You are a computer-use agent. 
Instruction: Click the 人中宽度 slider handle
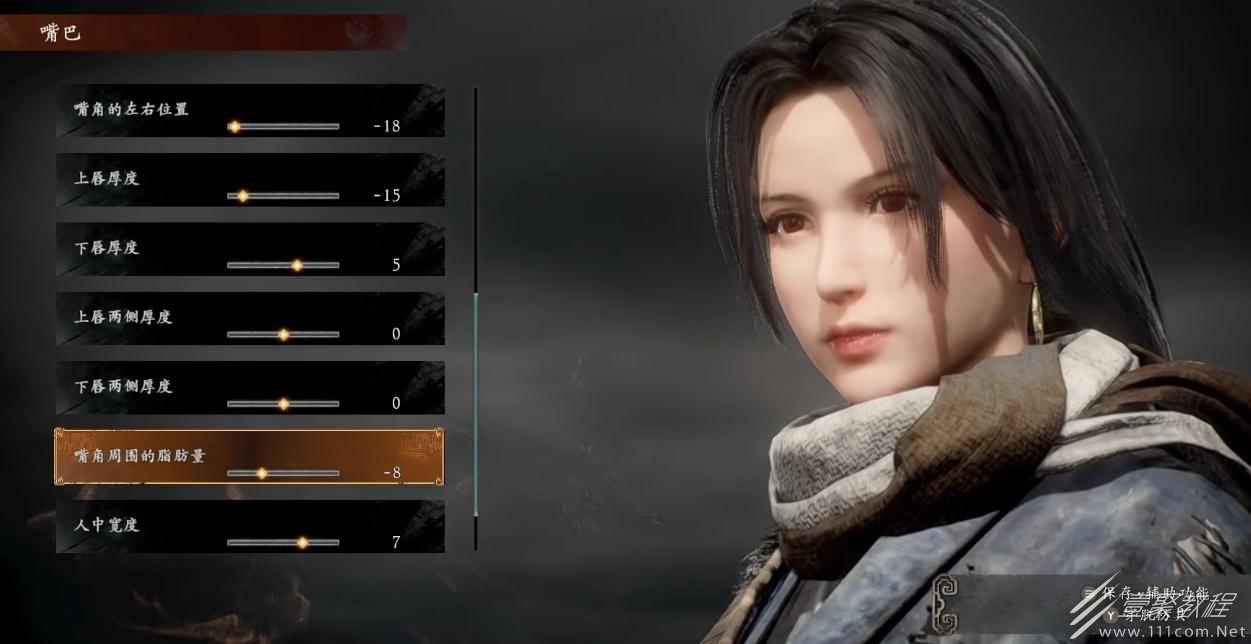pyautogui.click(x=302, y=542)
